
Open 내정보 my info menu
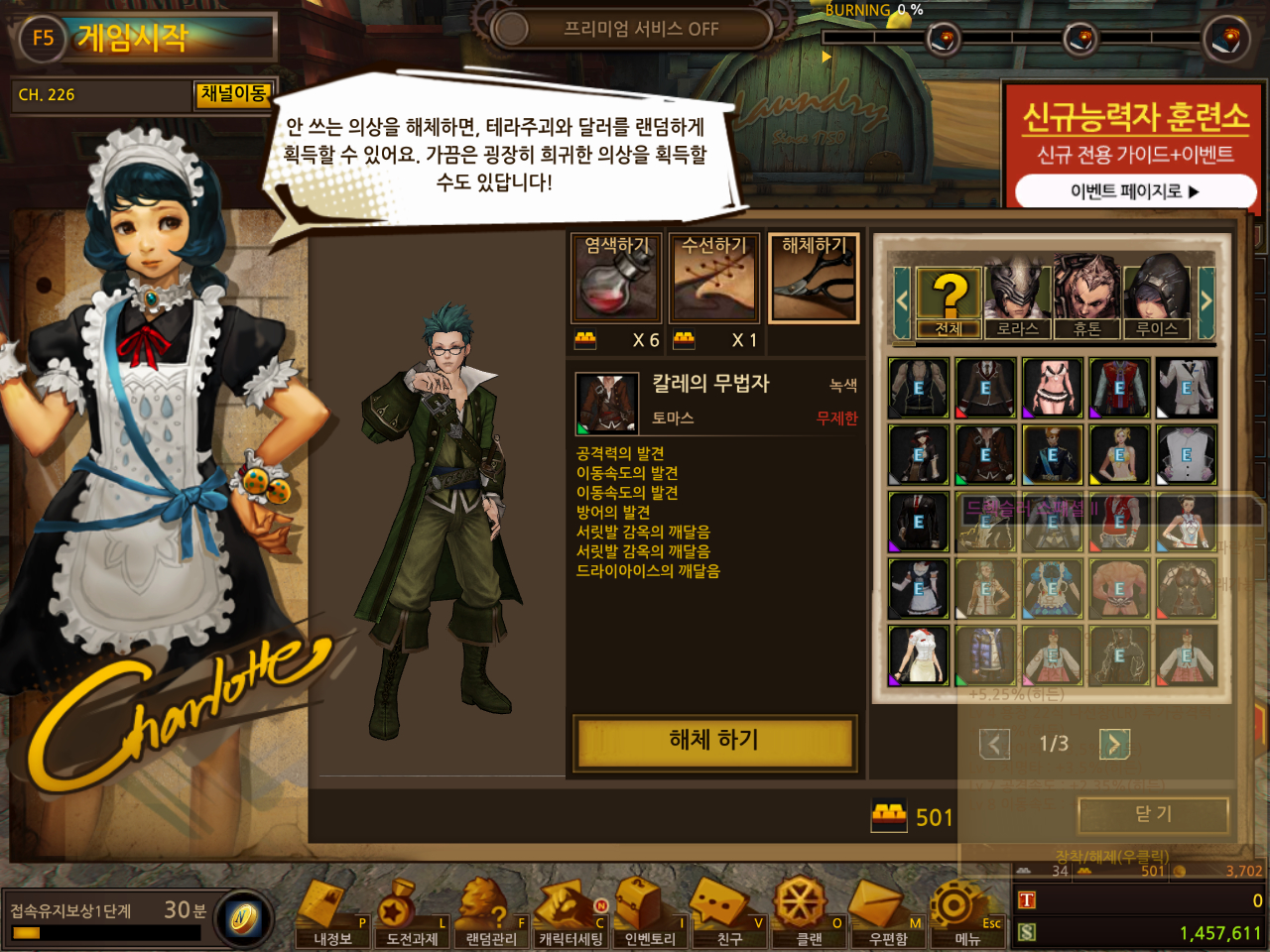pyautogui.click(x=332, y=914)
